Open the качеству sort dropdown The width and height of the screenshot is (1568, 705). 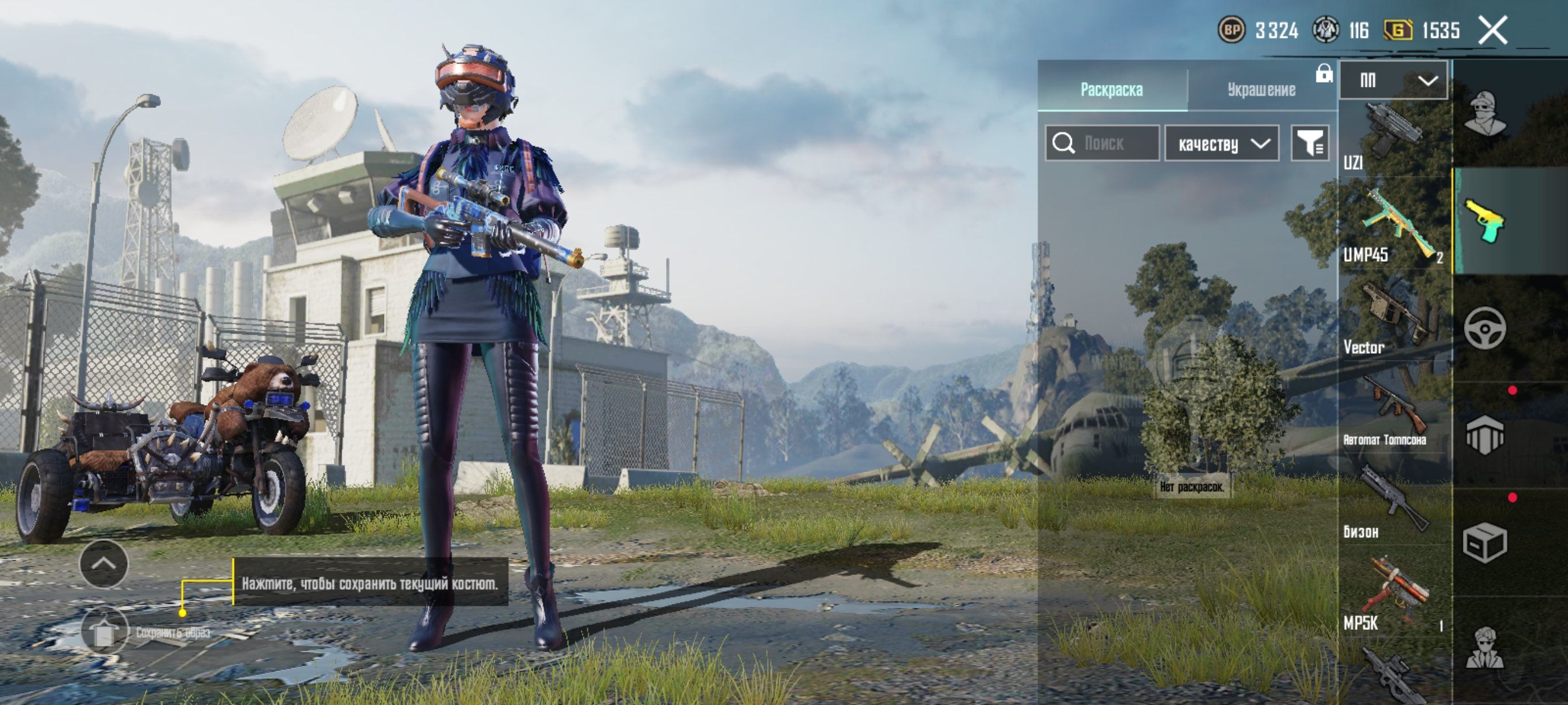click(x=1222, y=143)
